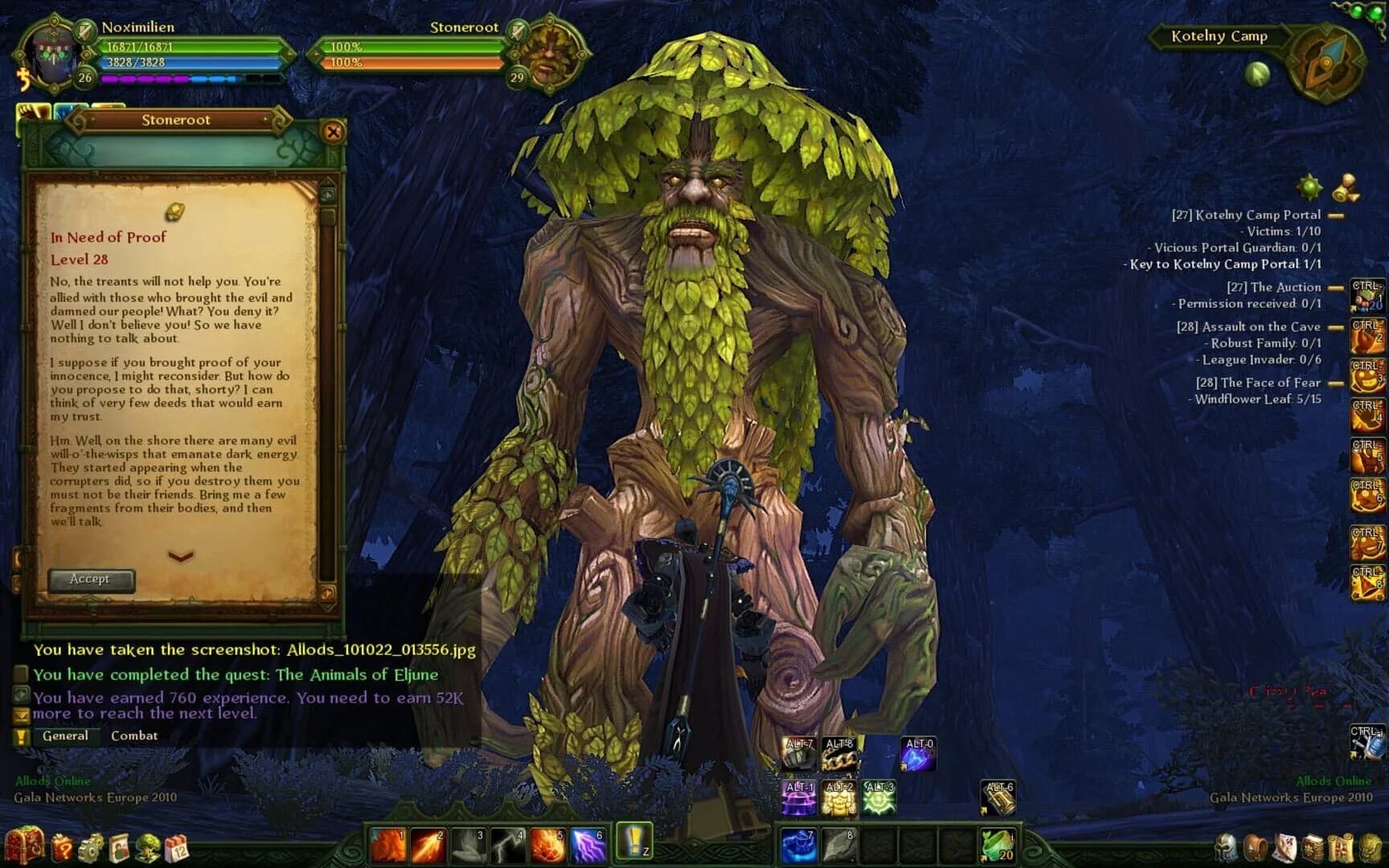Collapse the [27] Kotelny Camp Portal quest entry
Viewport: 1389px width, 868px height.
click(x=1334, y=215)
